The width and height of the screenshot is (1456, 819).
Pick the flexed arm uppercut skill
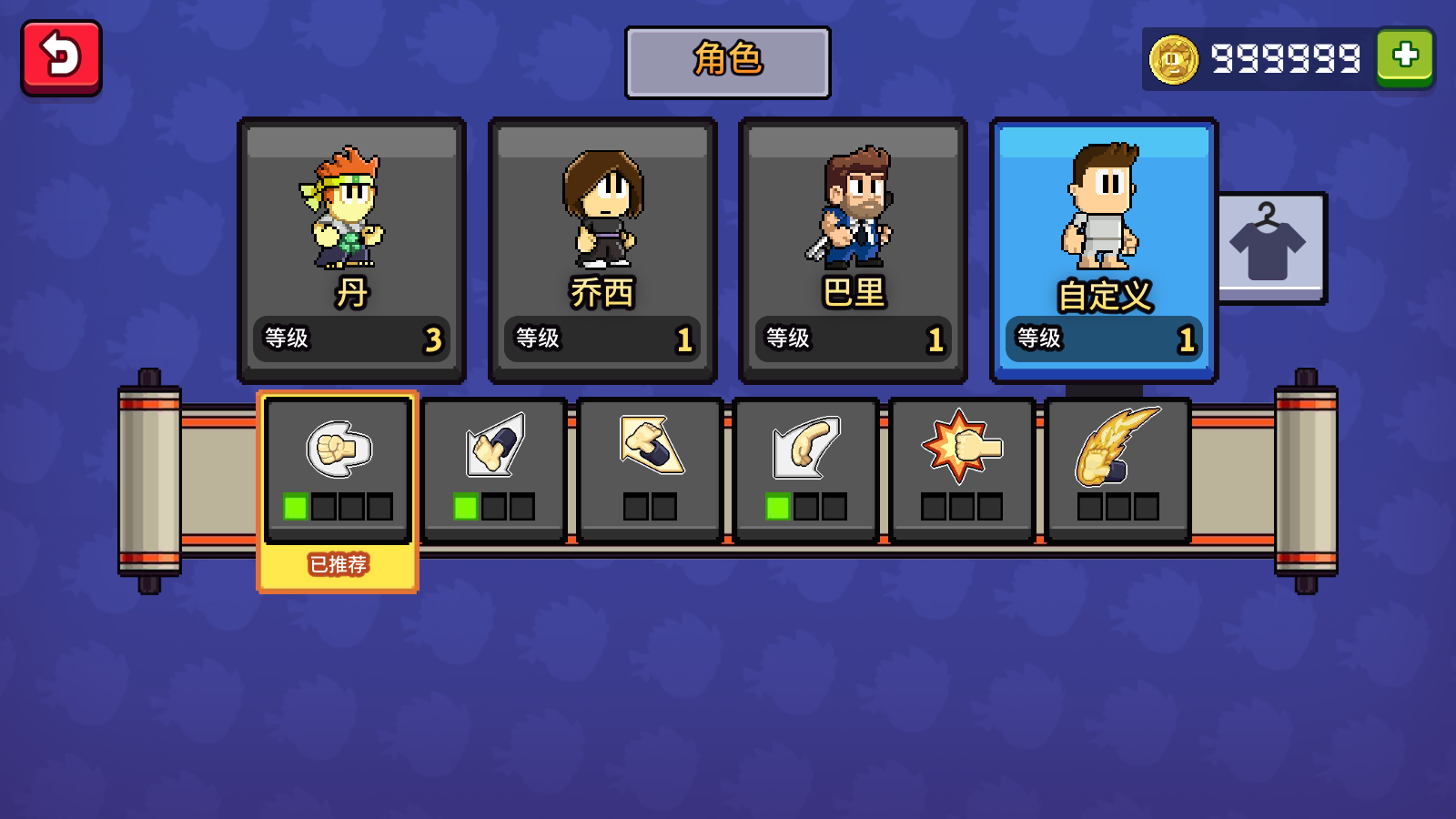(806, 470)
